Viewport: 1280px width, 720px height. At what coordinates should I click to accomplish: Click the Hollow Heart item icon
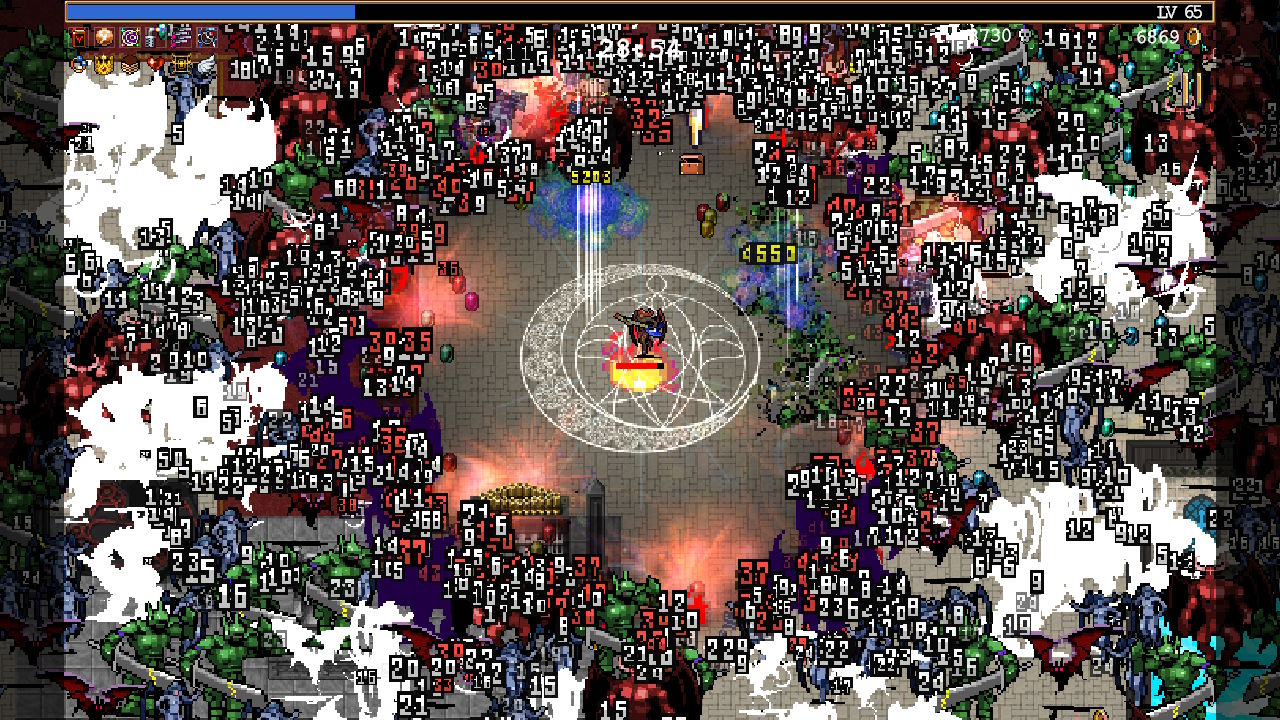pos(154,63)
